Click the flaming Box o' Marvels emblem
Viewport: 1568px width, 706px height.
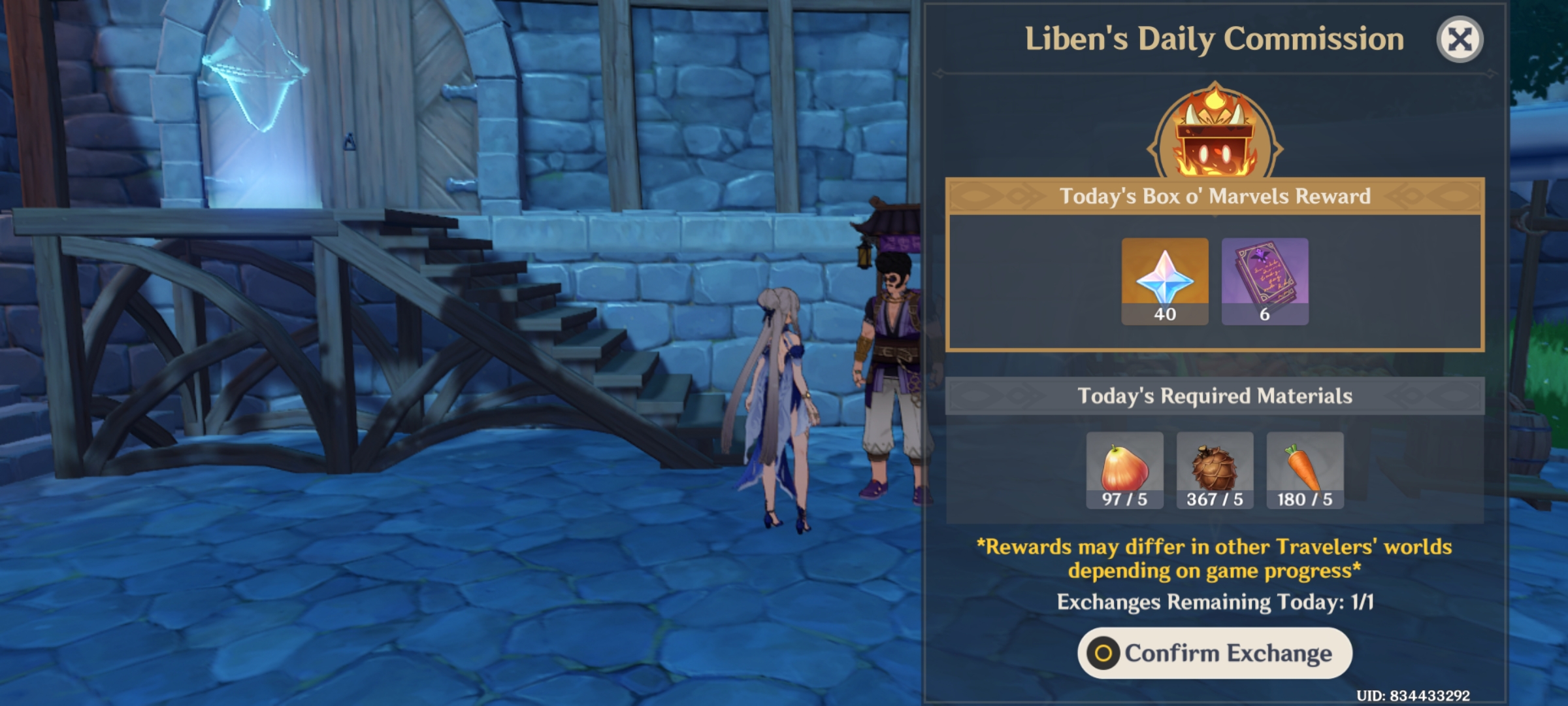[1215, 131]
